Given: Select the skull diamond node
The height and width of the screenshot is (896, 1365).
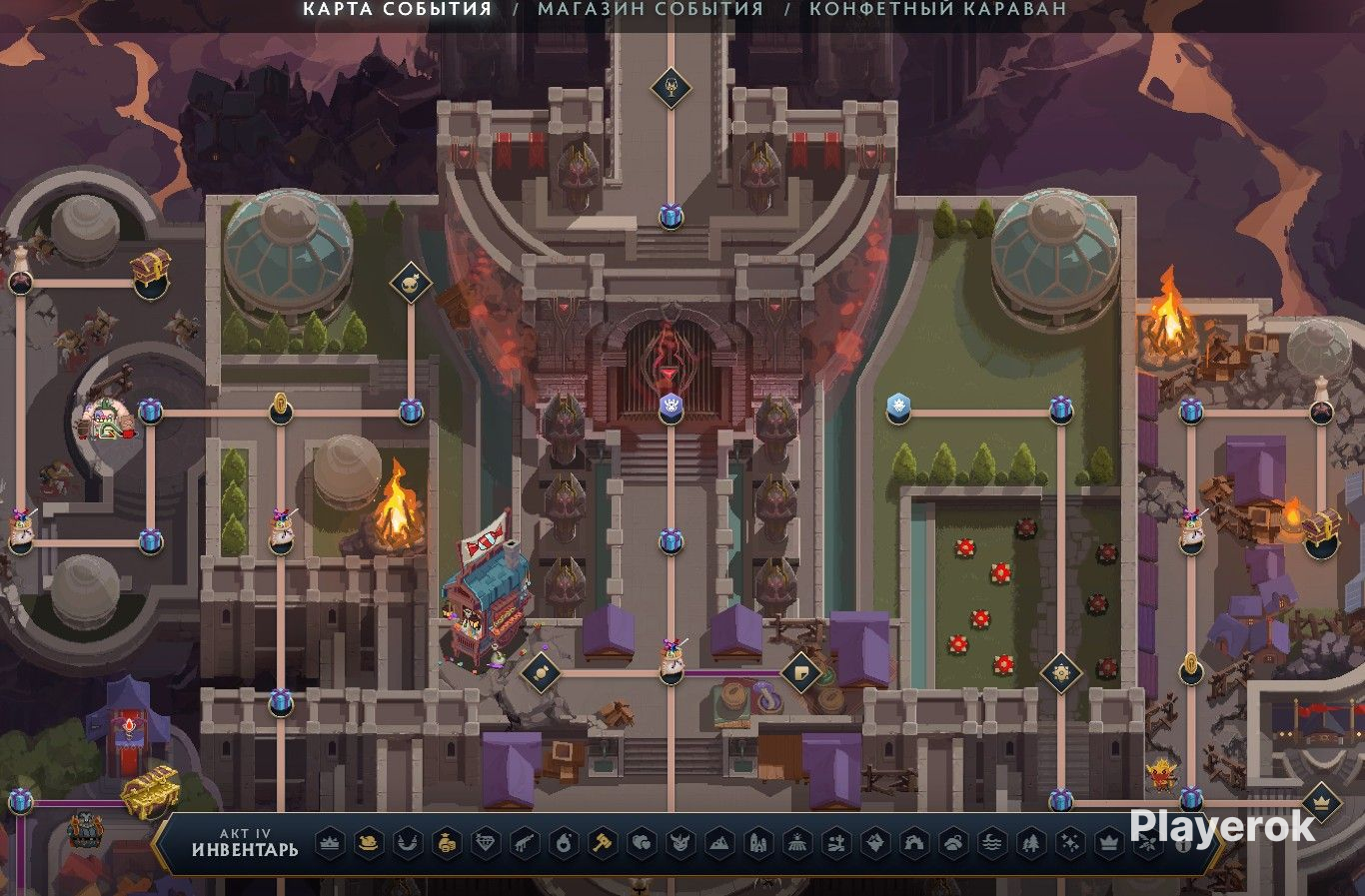Looking at the screenshot, I should point(410,283).
